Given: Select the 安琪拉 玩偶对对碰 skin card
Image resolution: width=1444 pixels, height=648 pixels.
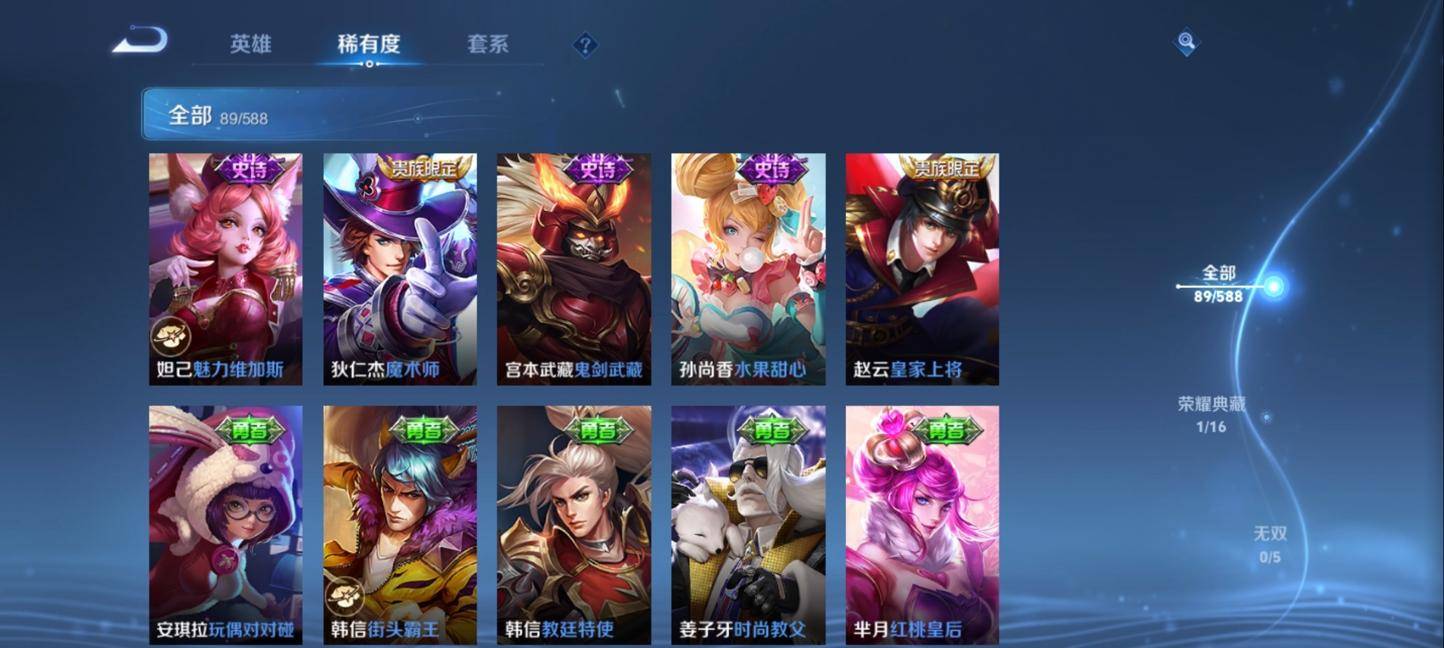Looking at the screenshot, I should (225, 525).
